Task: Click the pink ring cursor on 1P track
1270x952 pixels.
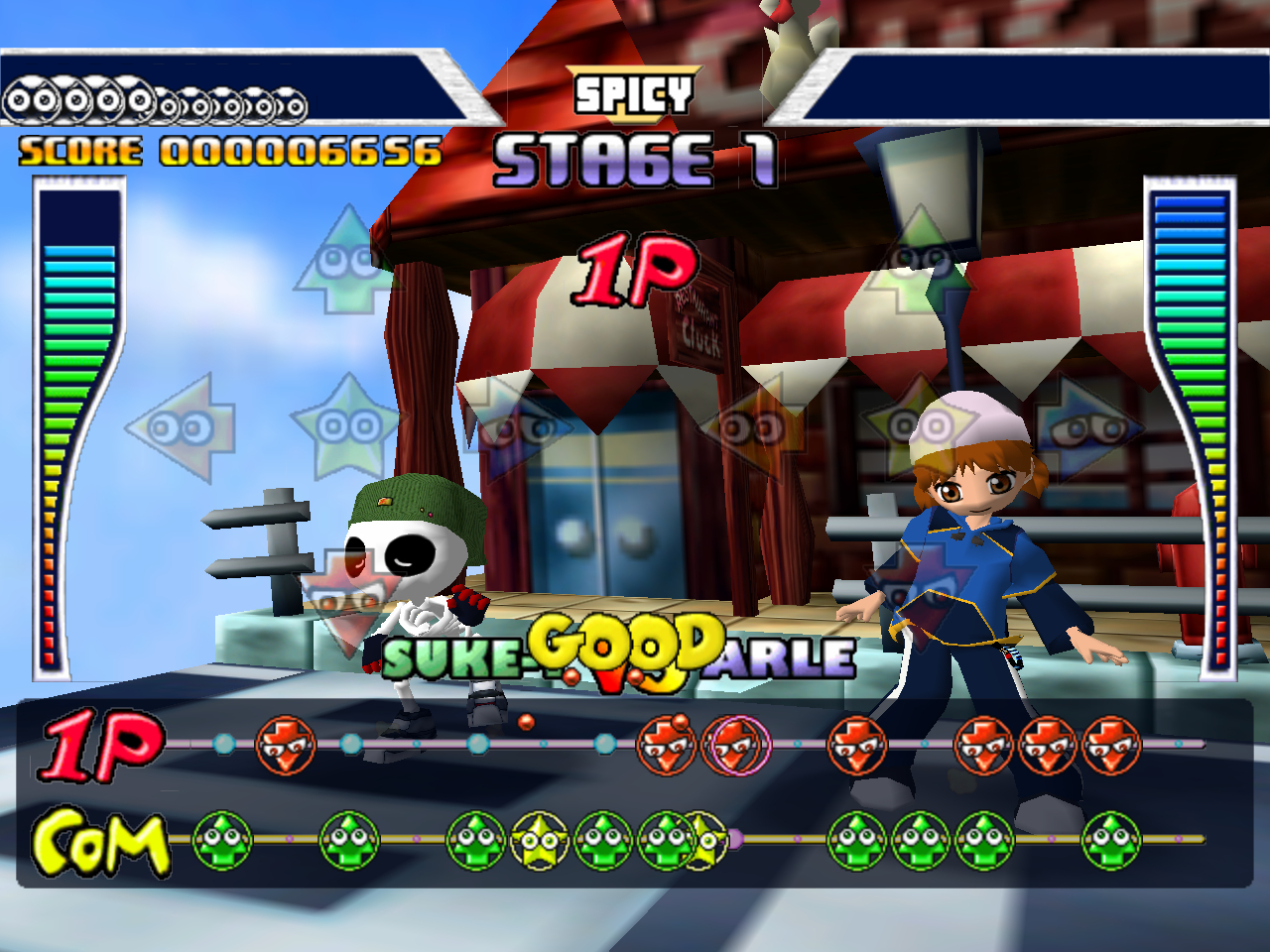Action: click(x=736, y=744)
